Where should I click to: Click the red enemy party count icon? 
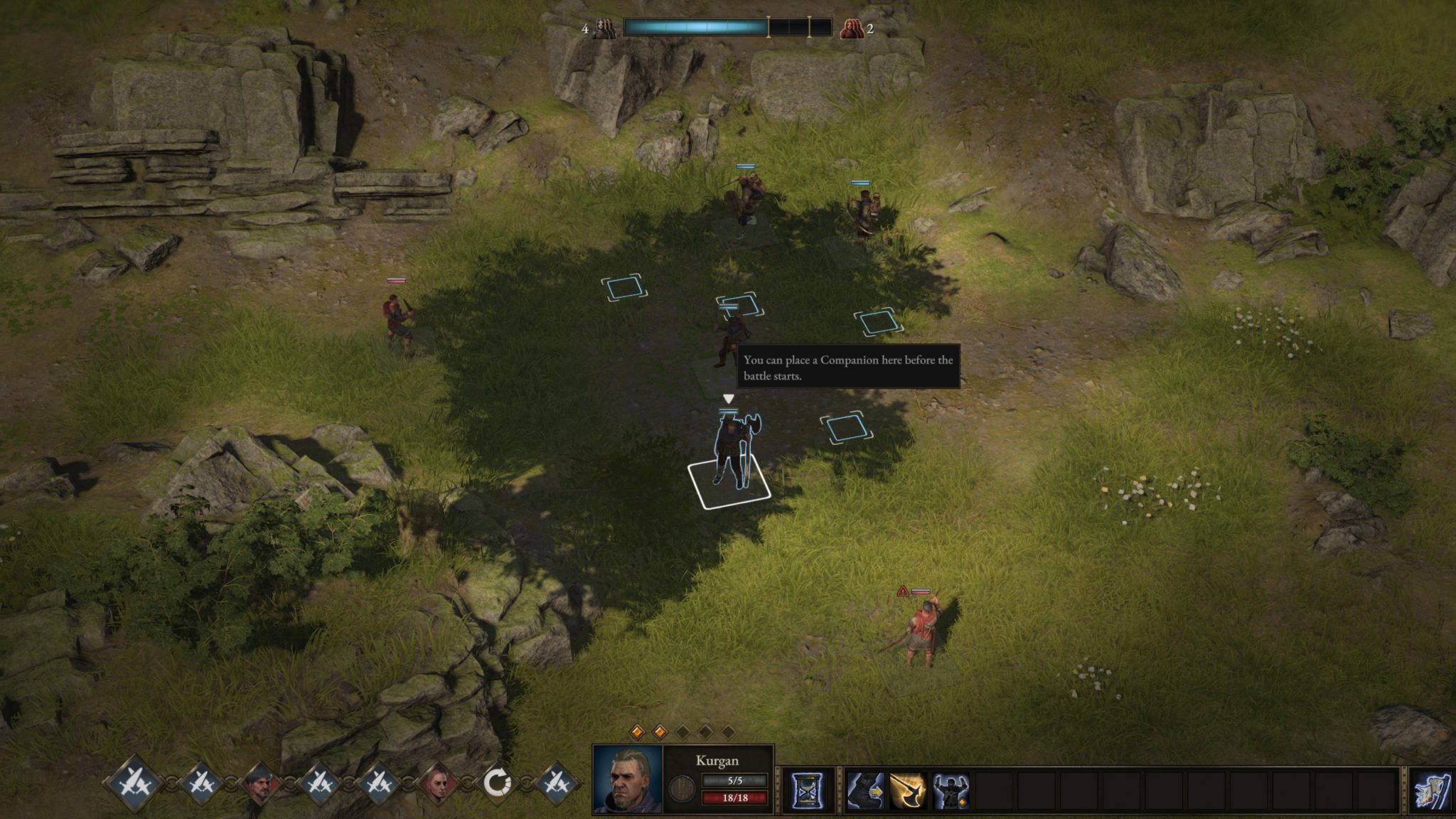850,28
